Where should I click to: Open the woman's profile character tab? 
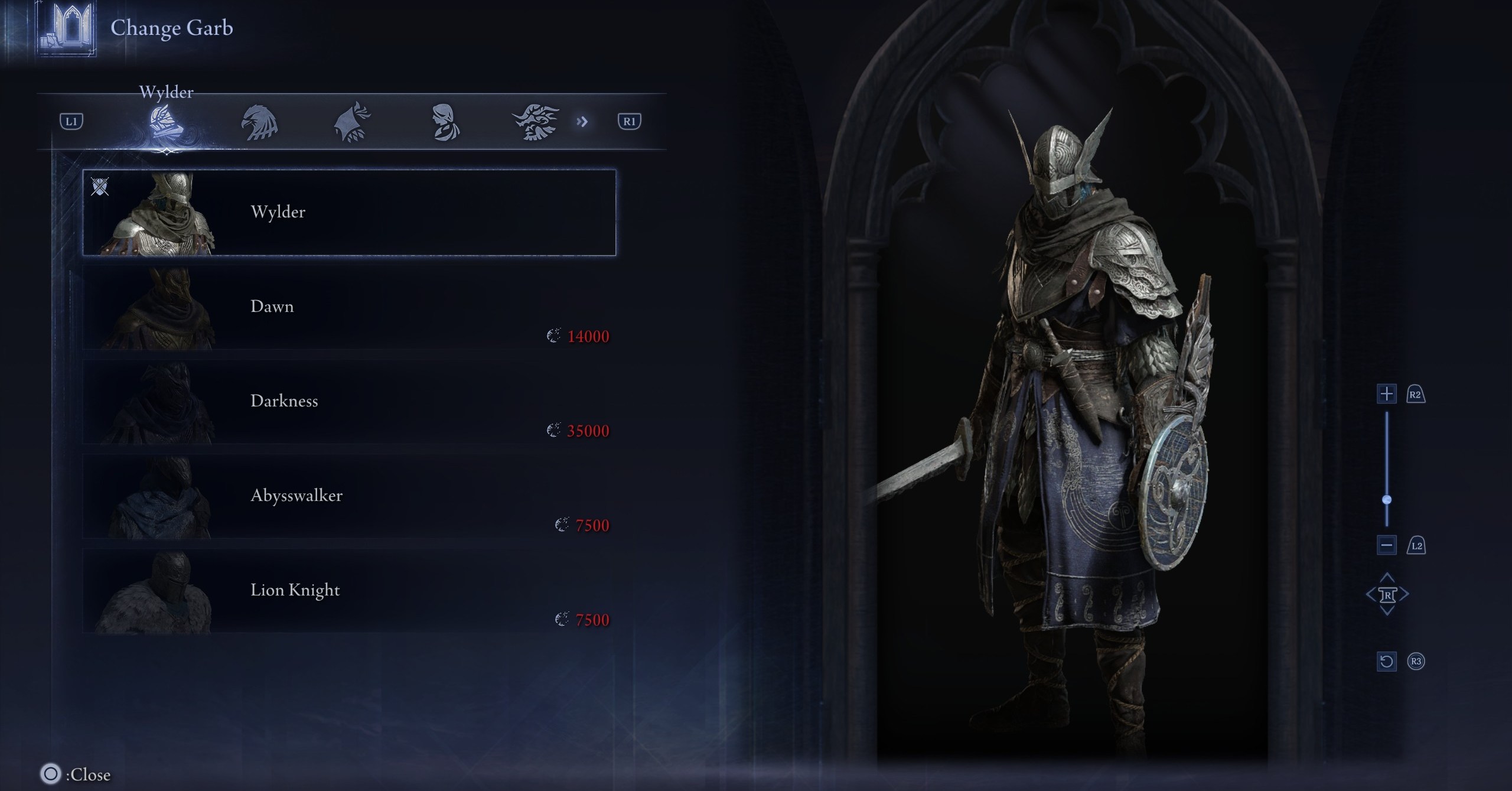click(444, 122)
